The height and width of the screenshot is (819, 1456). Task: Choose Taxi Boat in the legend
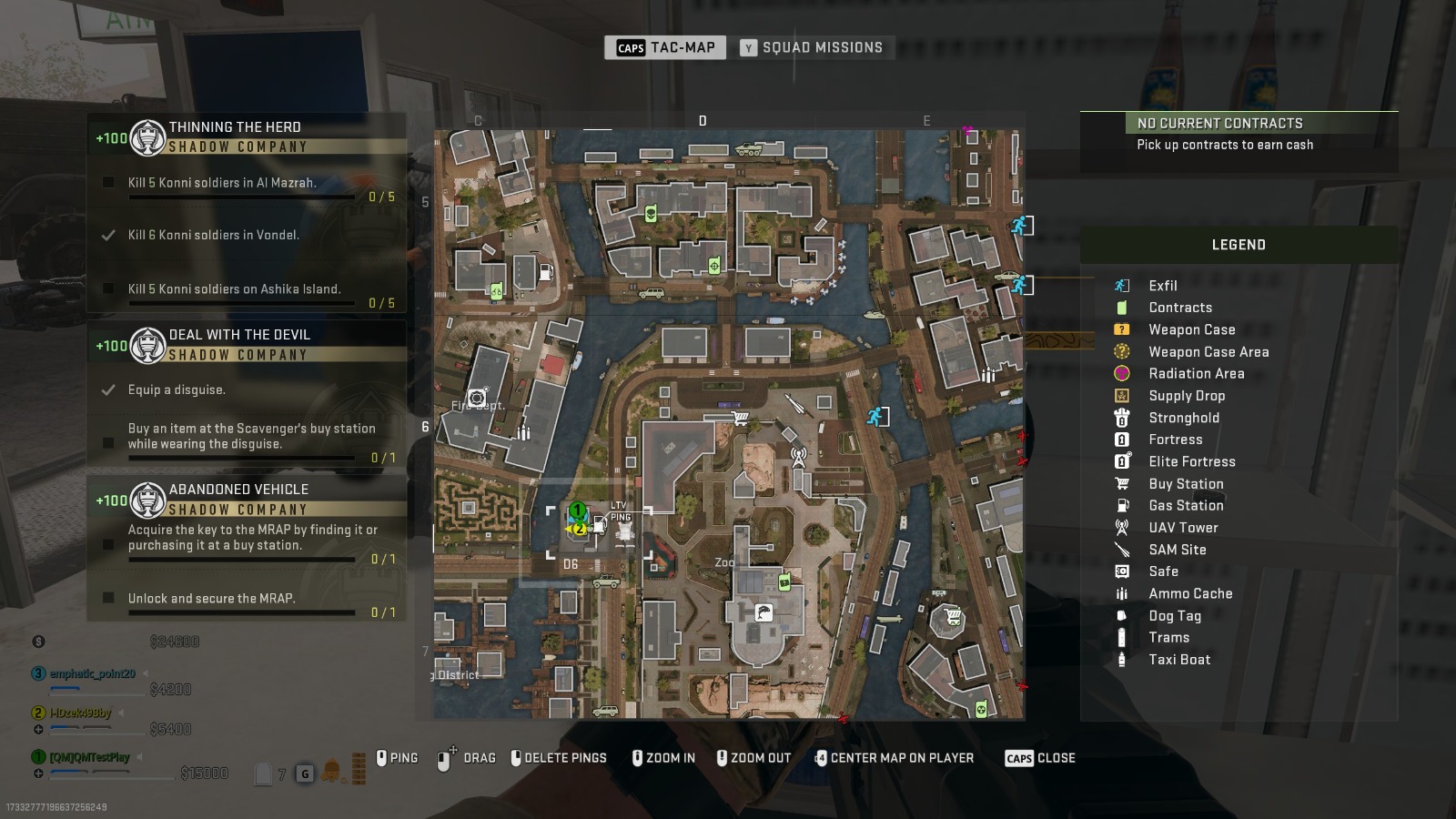coord(1178,660)
